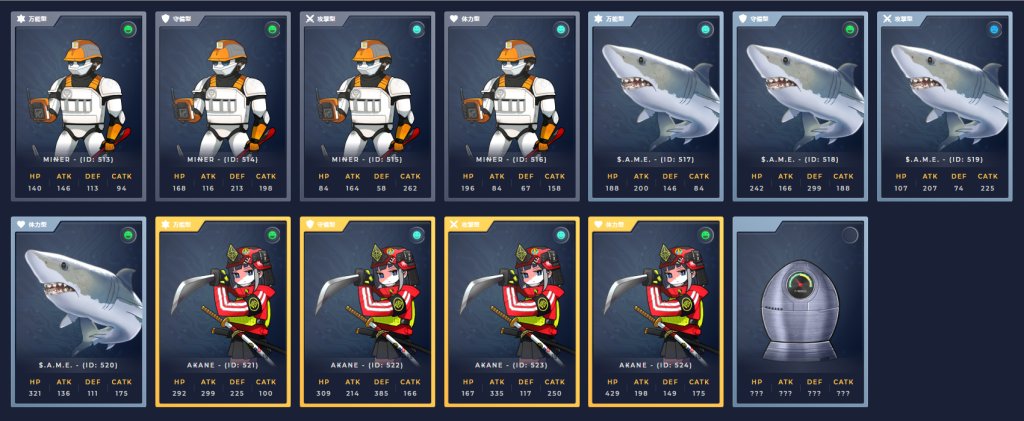
Task: Open the Akane card ID 524
Action: [x=656, y=311]
